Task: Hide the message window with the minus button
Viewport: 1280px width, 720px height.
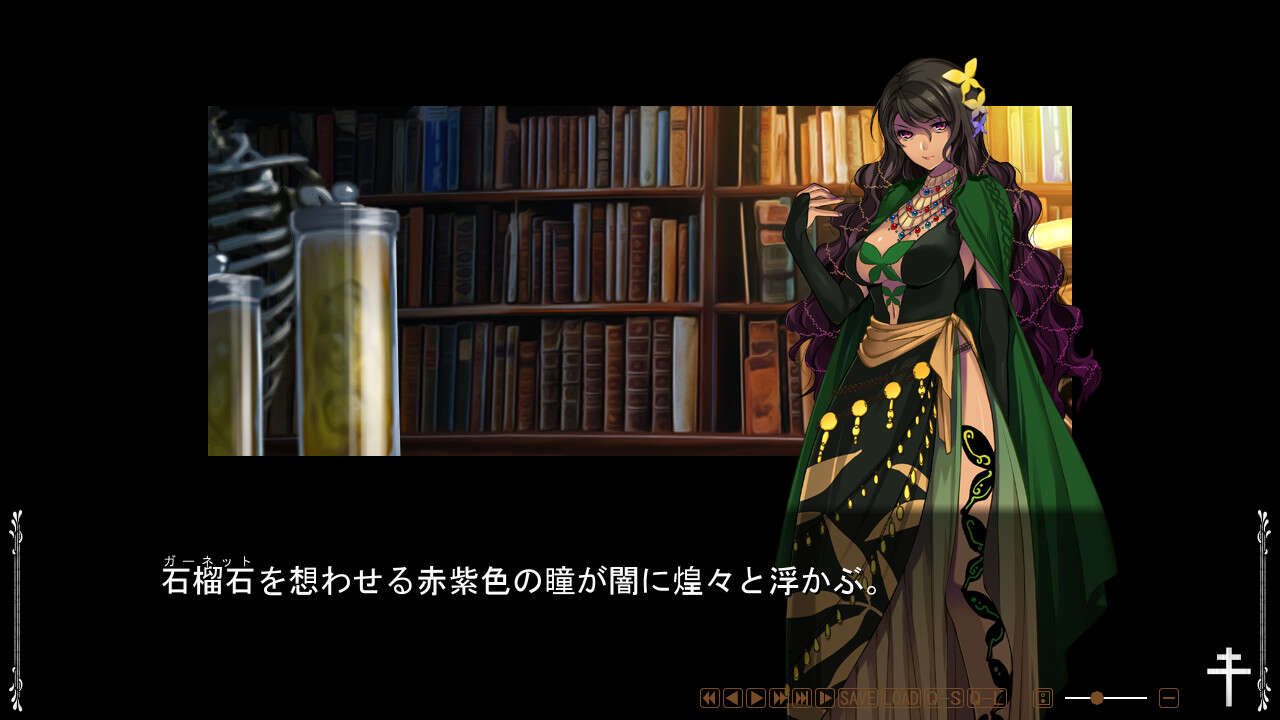Action: (1169, 696)
